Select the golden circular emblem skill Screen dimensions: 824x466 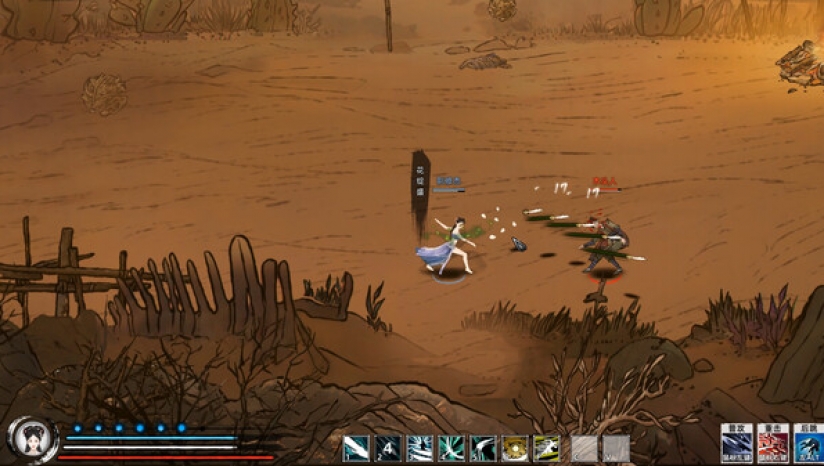coord(515,448)
